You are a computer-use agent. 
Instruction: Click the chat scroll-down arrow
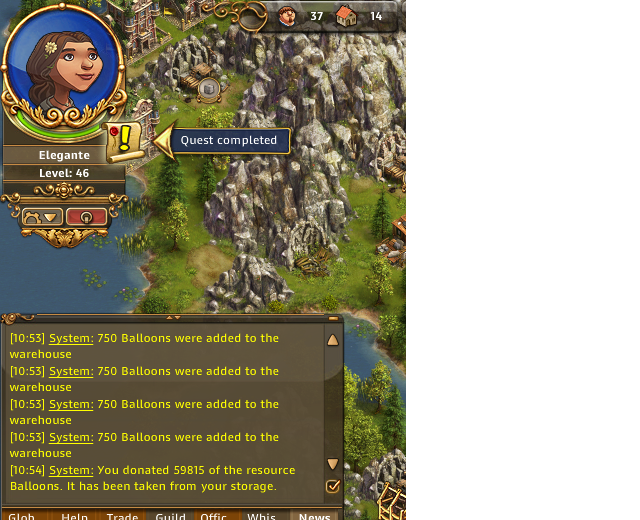tap(333, 464)
